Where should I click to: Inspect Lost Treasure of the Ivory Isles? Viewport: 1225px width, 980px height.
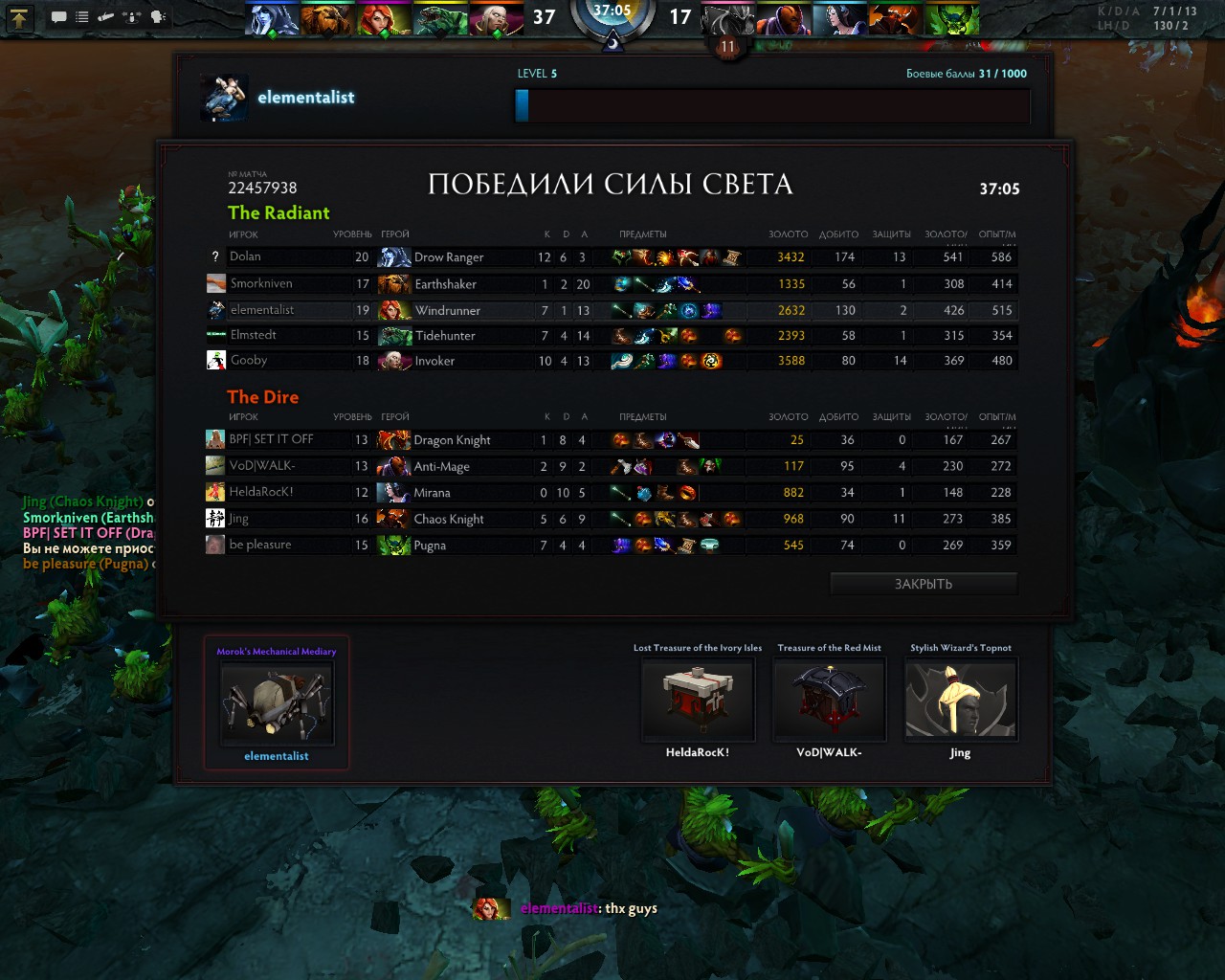pos(698,700)
